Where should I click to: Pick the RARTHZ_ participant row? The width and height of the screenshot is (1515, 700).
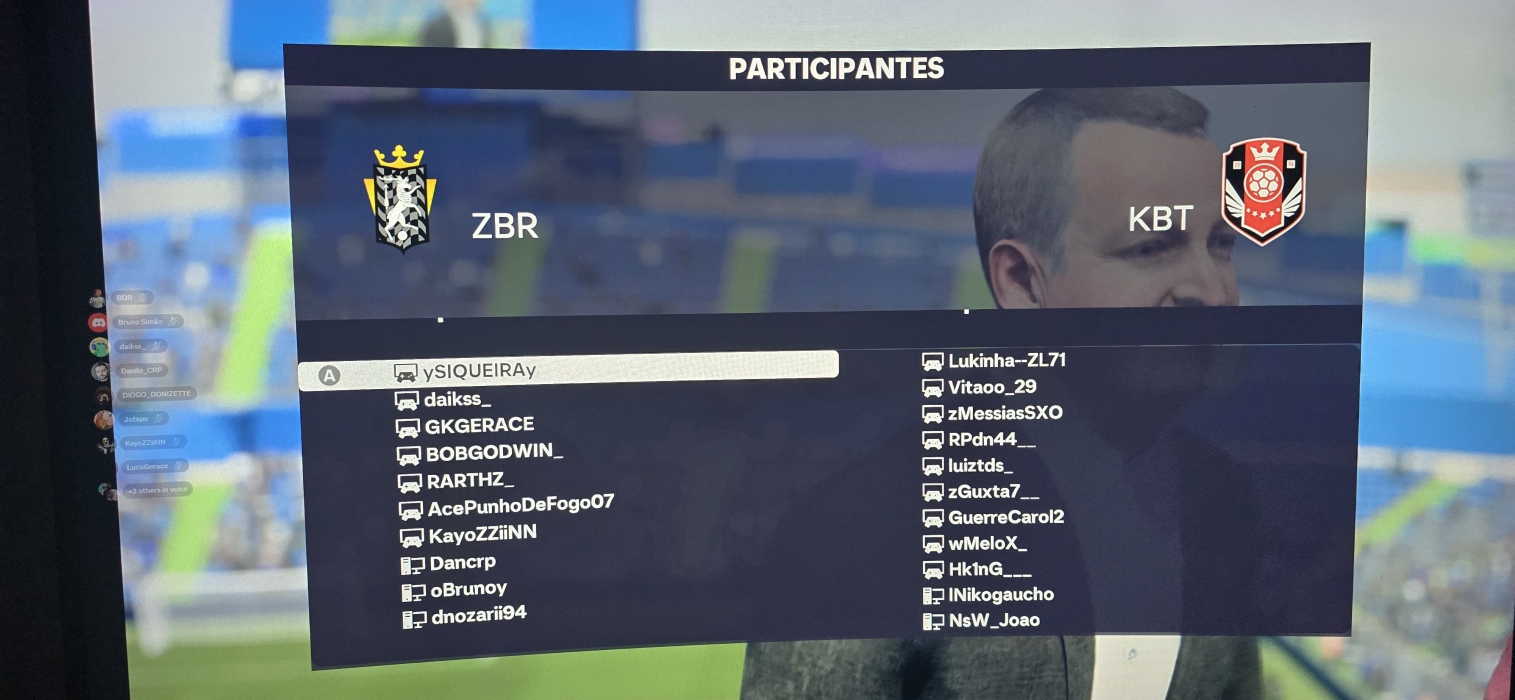pyautogui.click(x=470, y=481)
